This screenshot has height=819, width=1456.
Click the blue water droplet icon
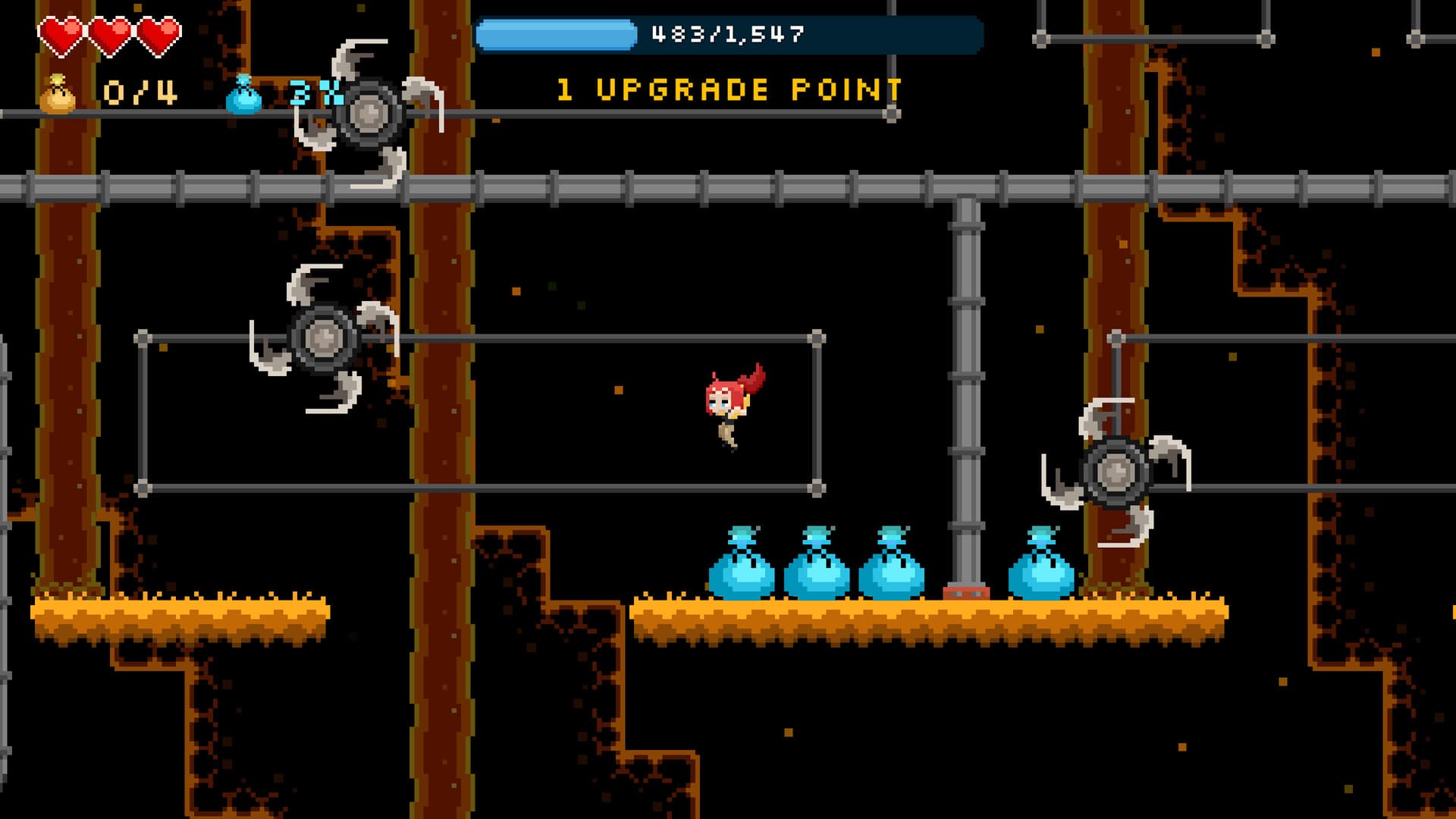point(244,93)
